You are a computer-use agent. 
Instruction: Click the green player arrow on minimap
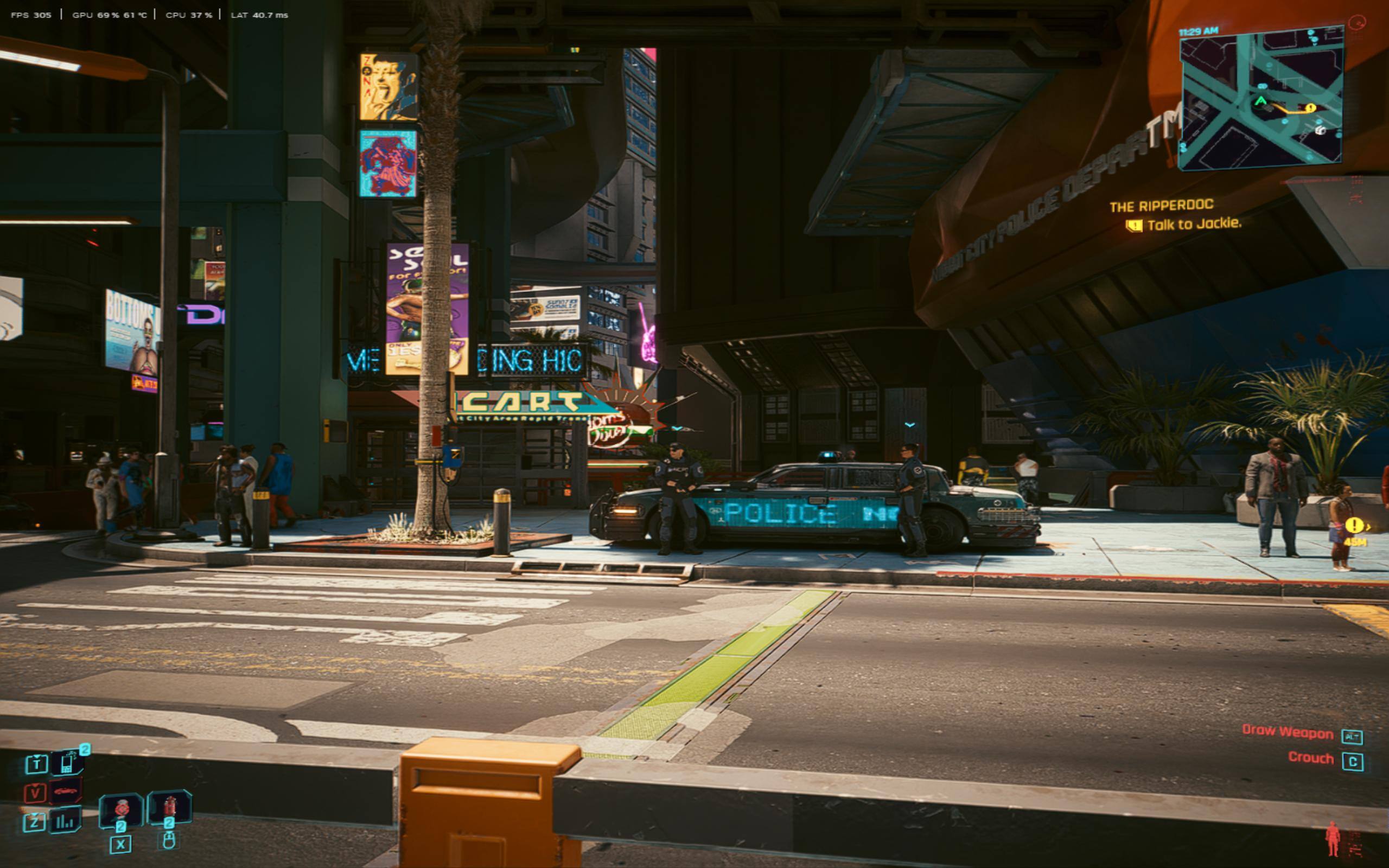(x=1260, y=101)
